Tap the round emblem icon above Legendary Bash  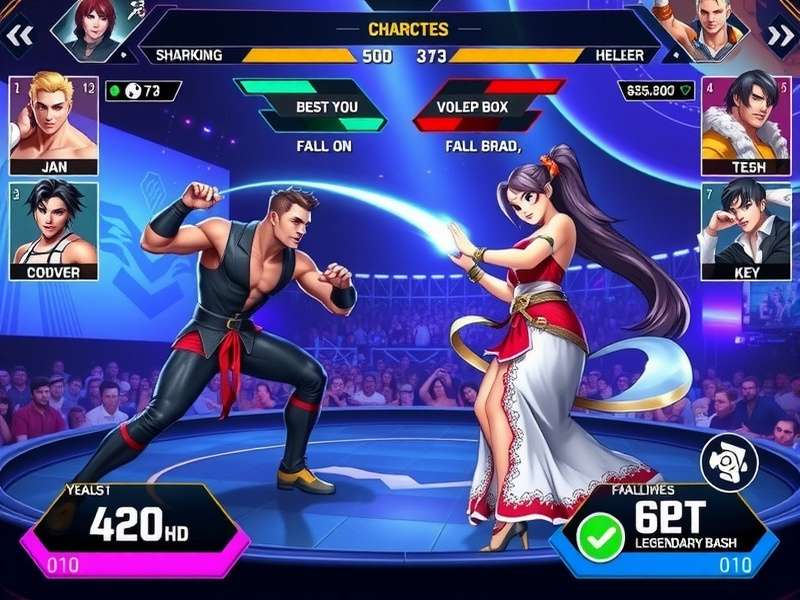tap(727, 462)
